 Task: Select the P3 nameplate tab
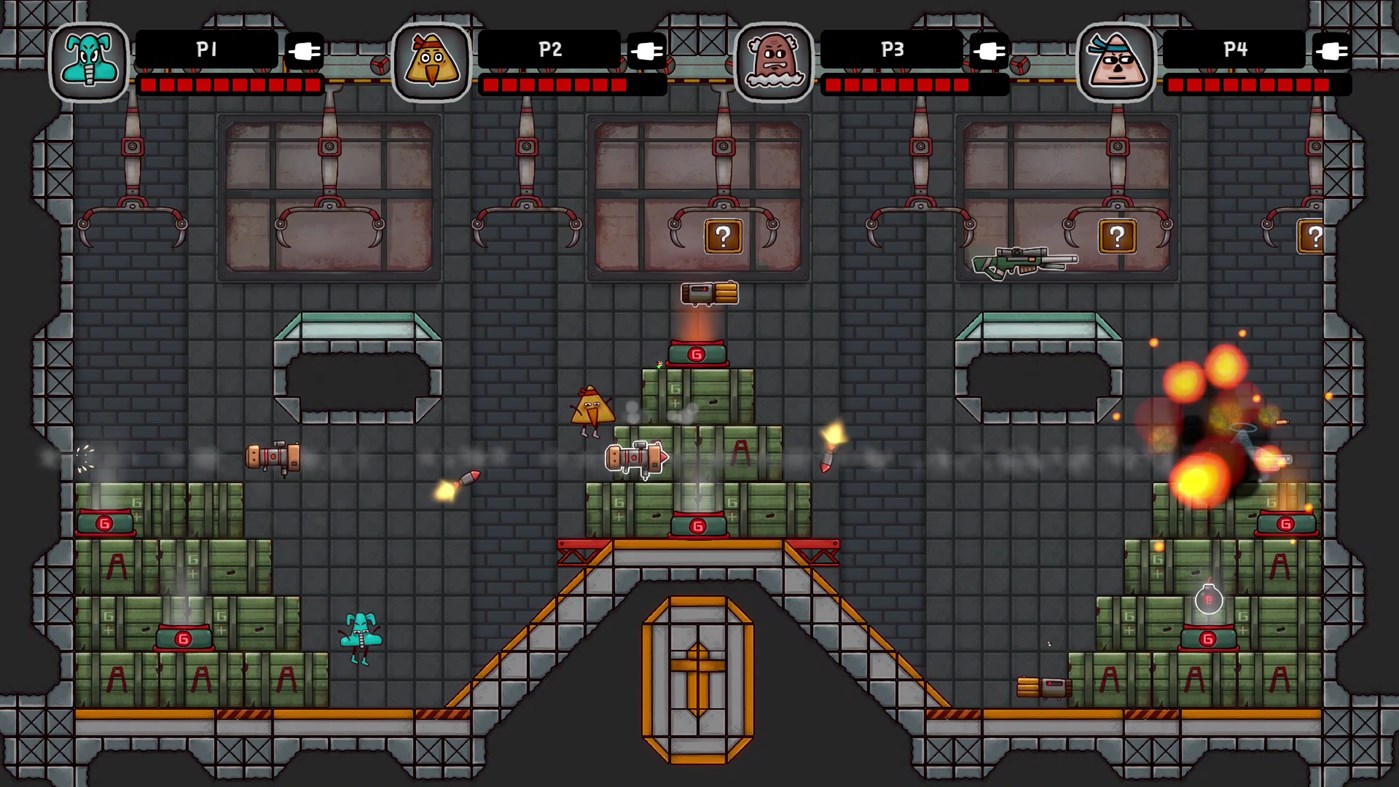click(x=893, y=48)
